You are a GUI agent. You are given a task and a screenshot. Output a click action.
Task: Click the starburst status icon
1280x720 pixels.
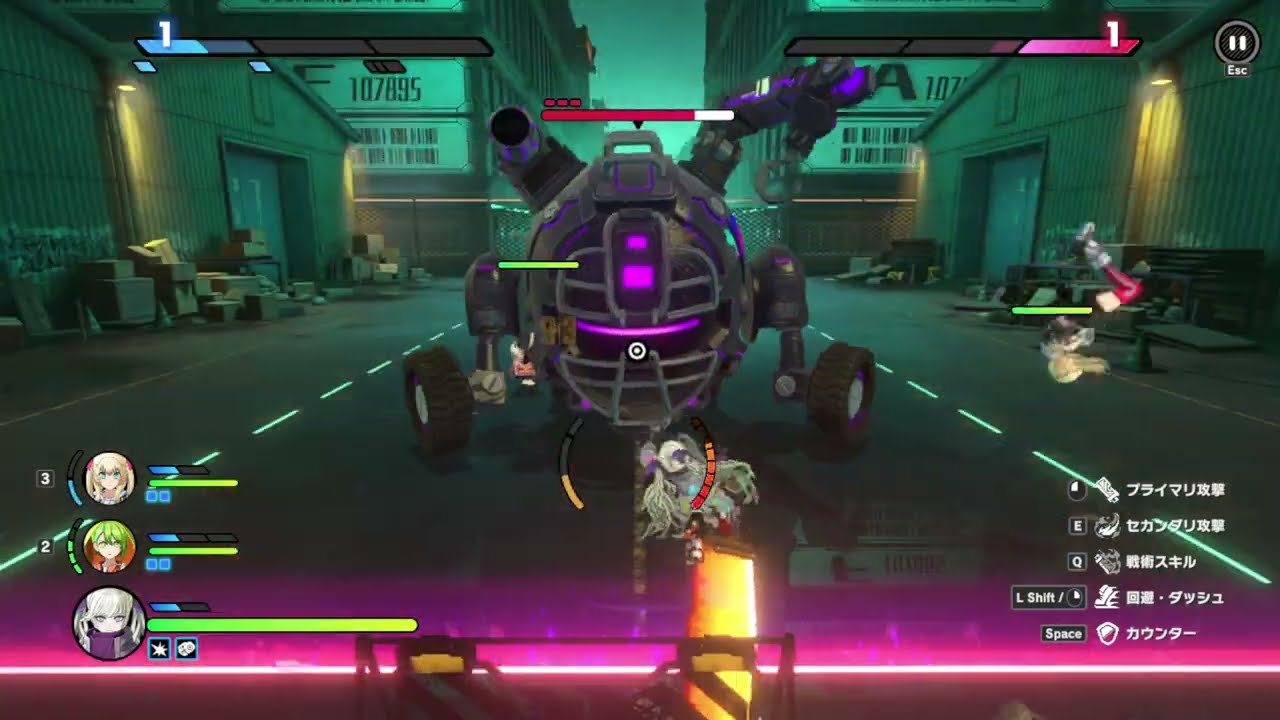click(159, 649)
